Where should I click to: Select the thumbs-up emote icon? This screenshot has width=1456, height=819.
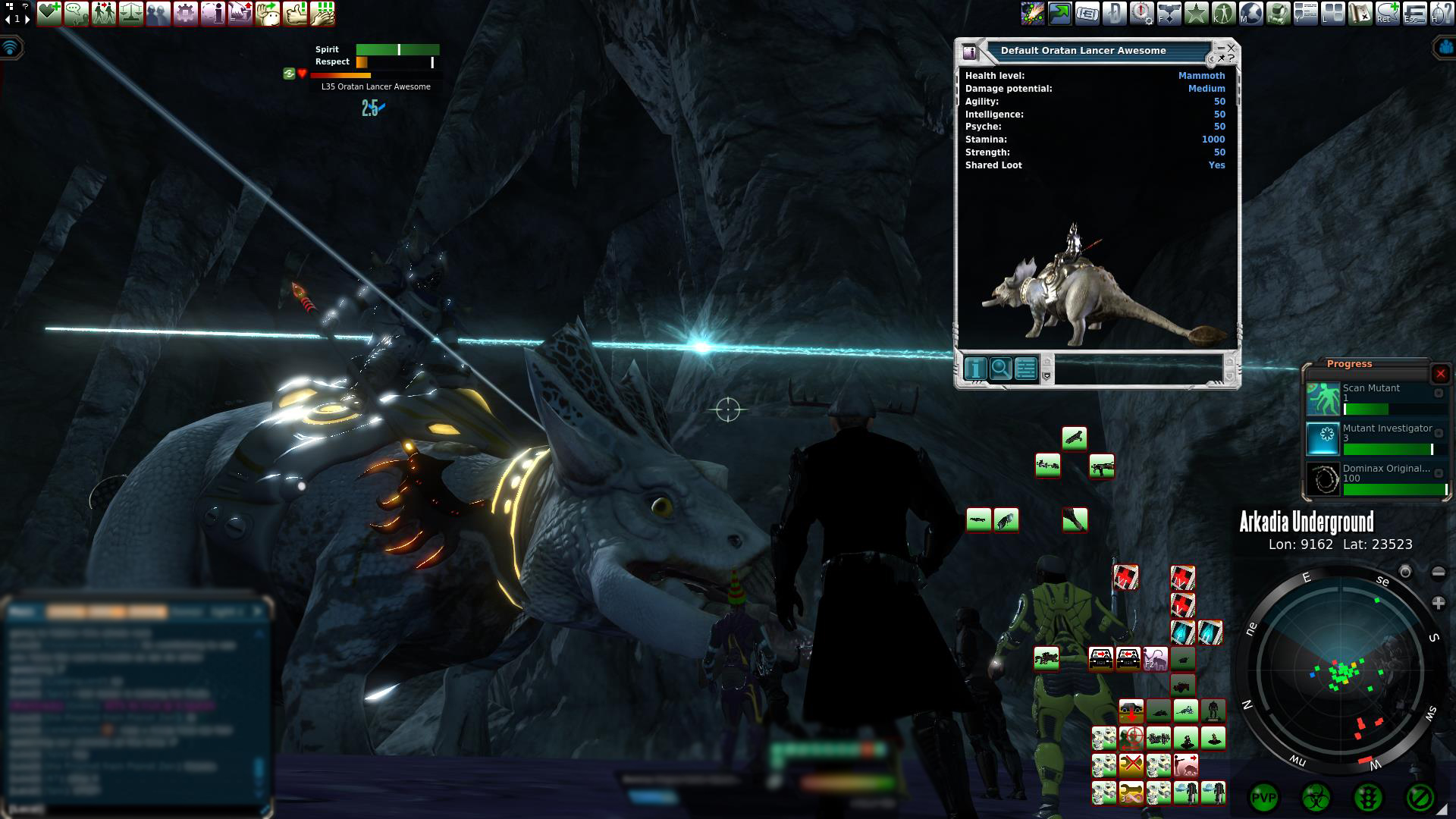point(295,13)
